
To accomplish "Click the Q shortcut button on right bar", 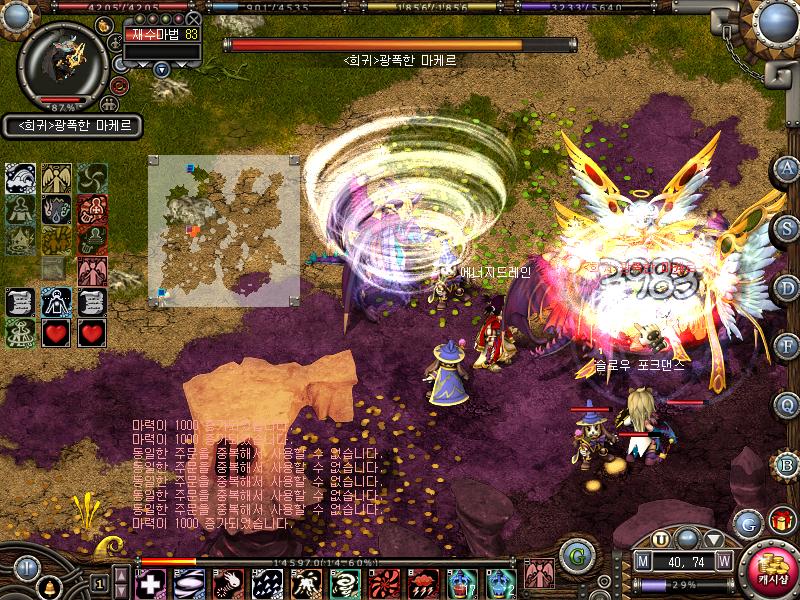I will point(788,405).
